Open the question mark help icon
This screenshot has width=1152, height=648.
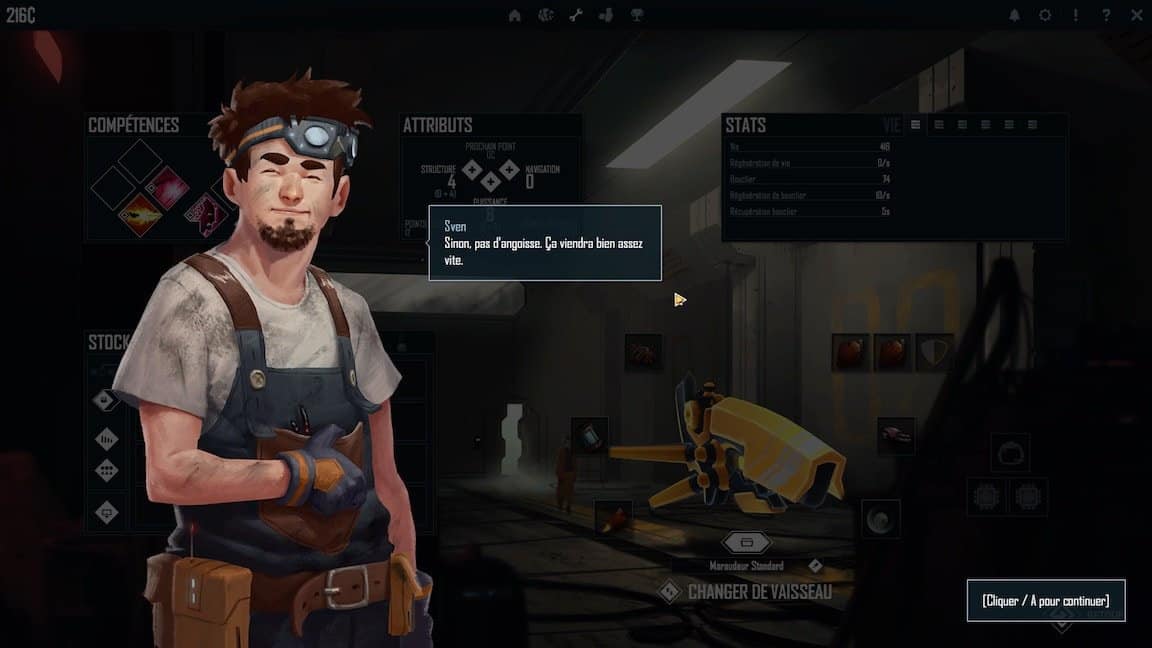point(1106,15)
